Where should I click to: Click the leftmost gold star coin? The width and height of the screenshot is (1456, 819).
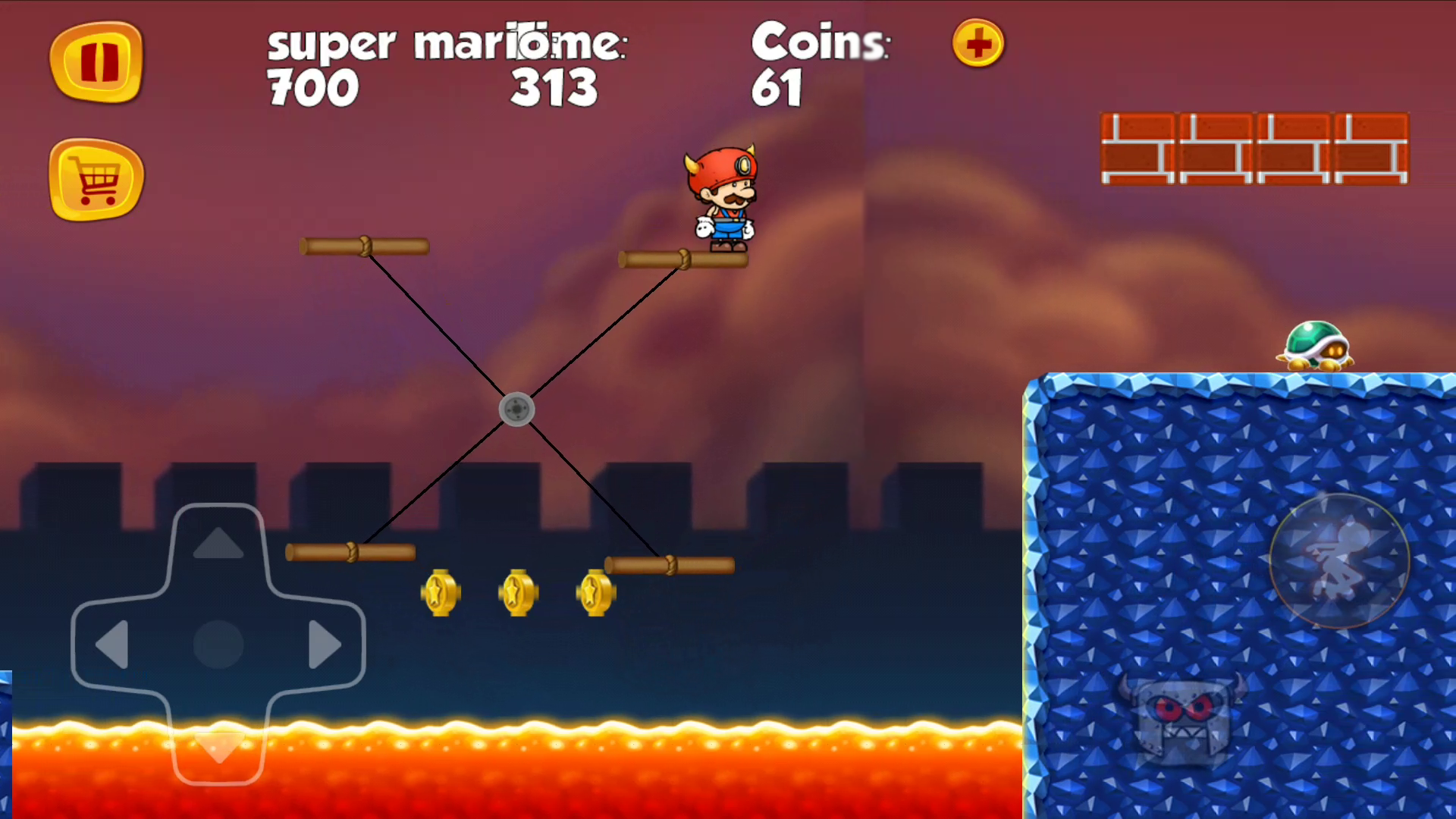pyautogui.click(x=441, y=592)
